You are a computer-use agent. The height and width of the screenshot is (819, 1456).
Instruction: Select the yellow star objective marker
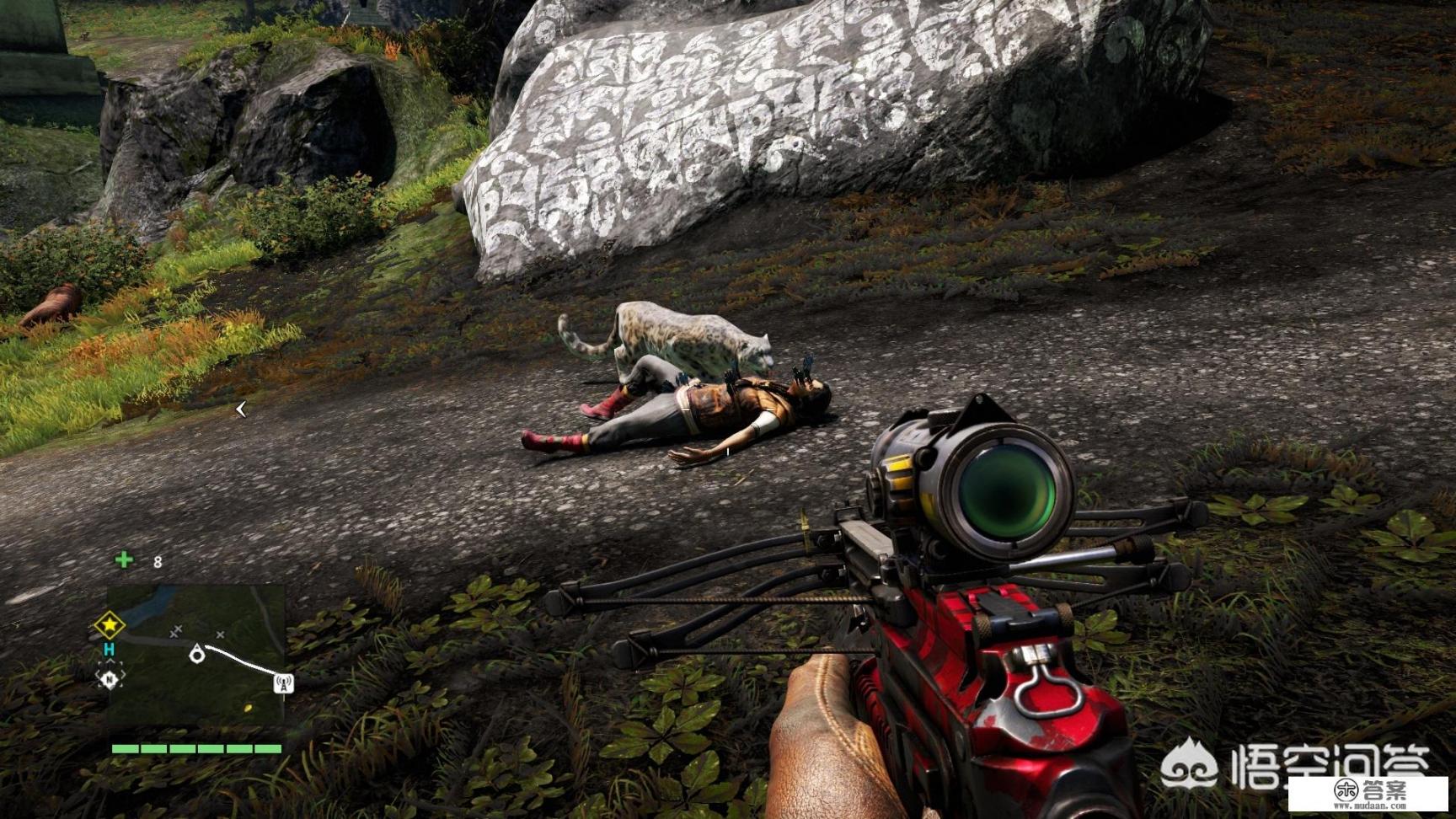tap(109, 626)
